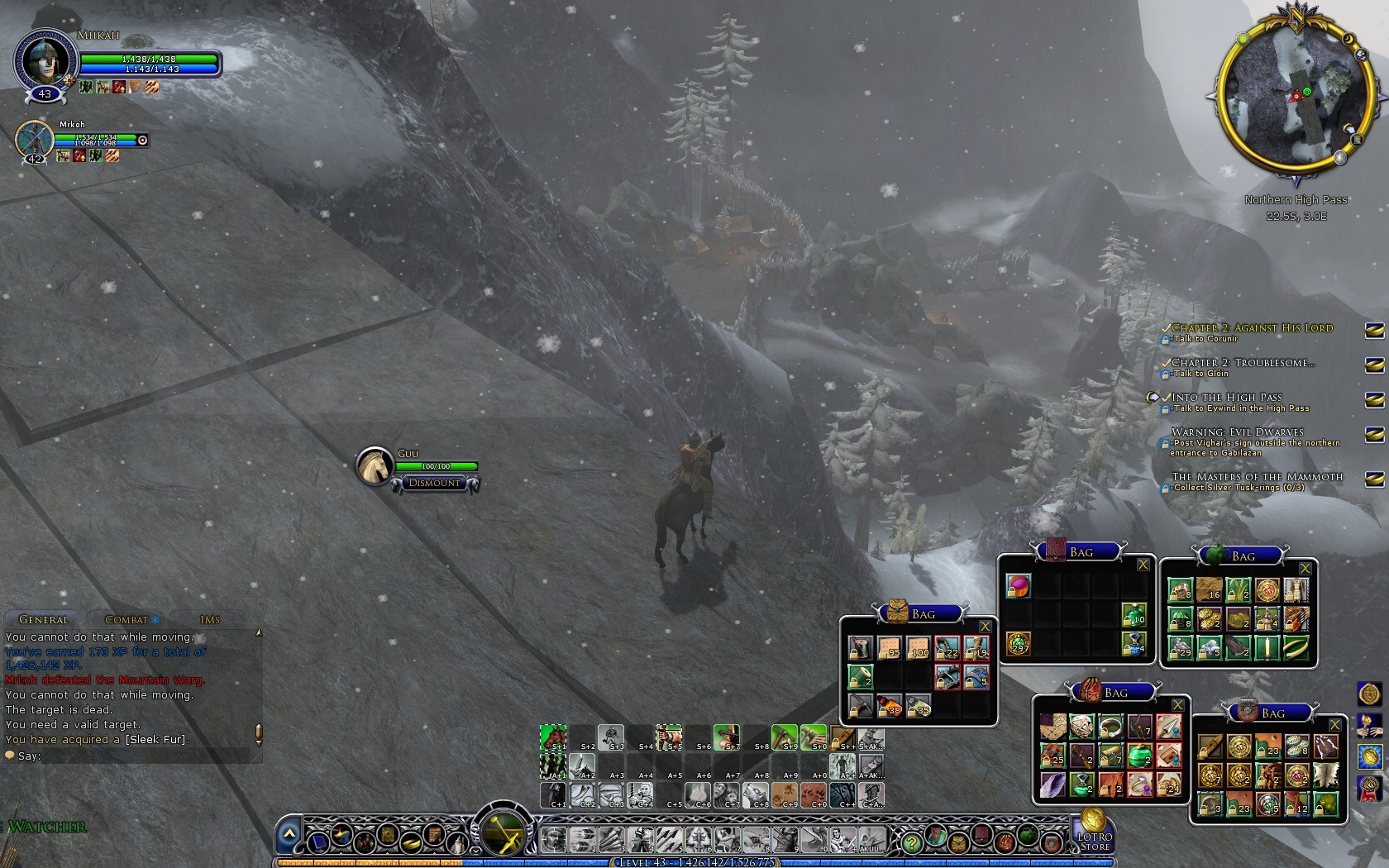Select the lit candle item slot
The height and width of the screenshot is (868, 1389).
[1267, 646]
